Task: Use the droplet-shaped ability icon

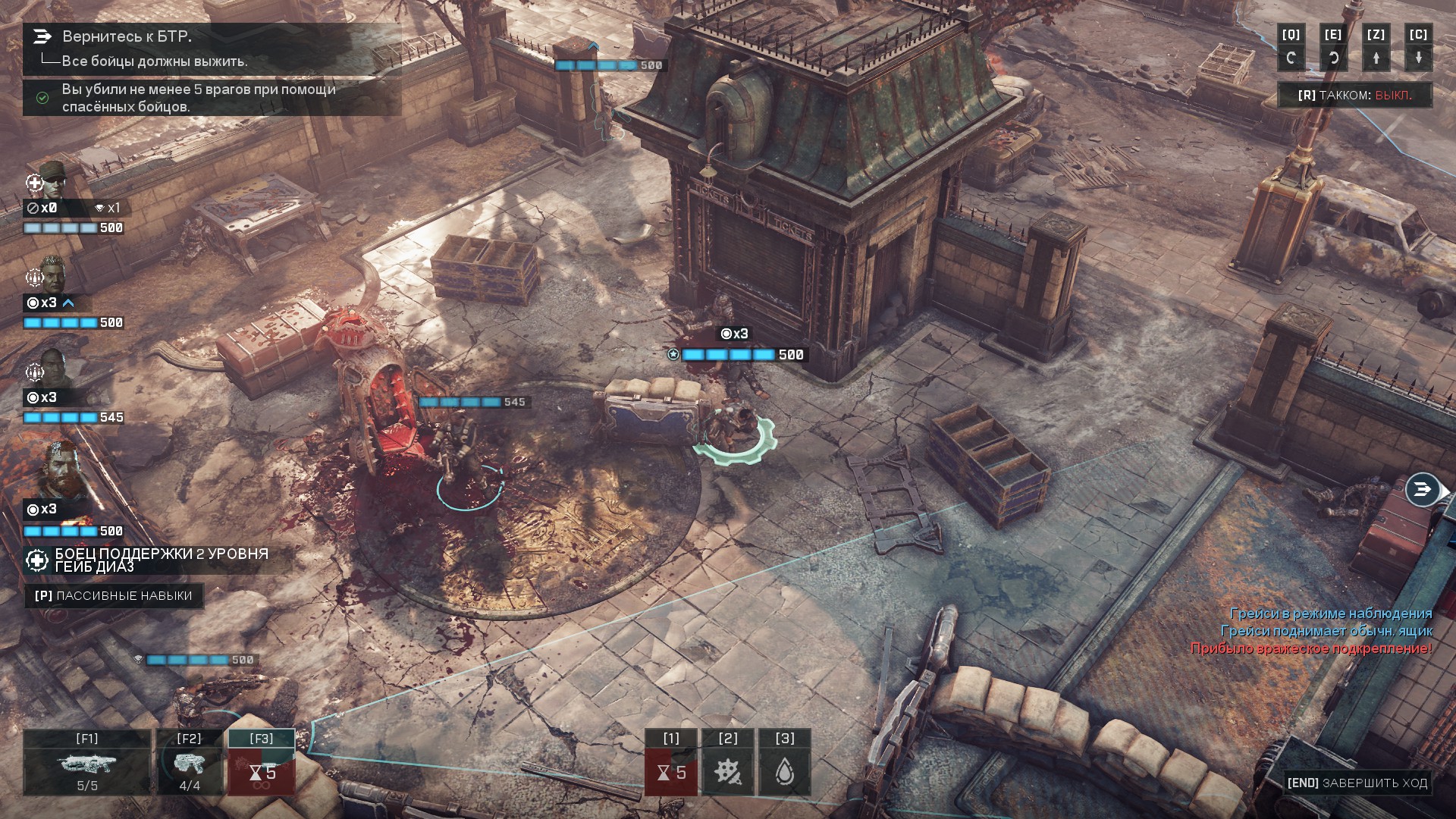Action: point(785,763)
